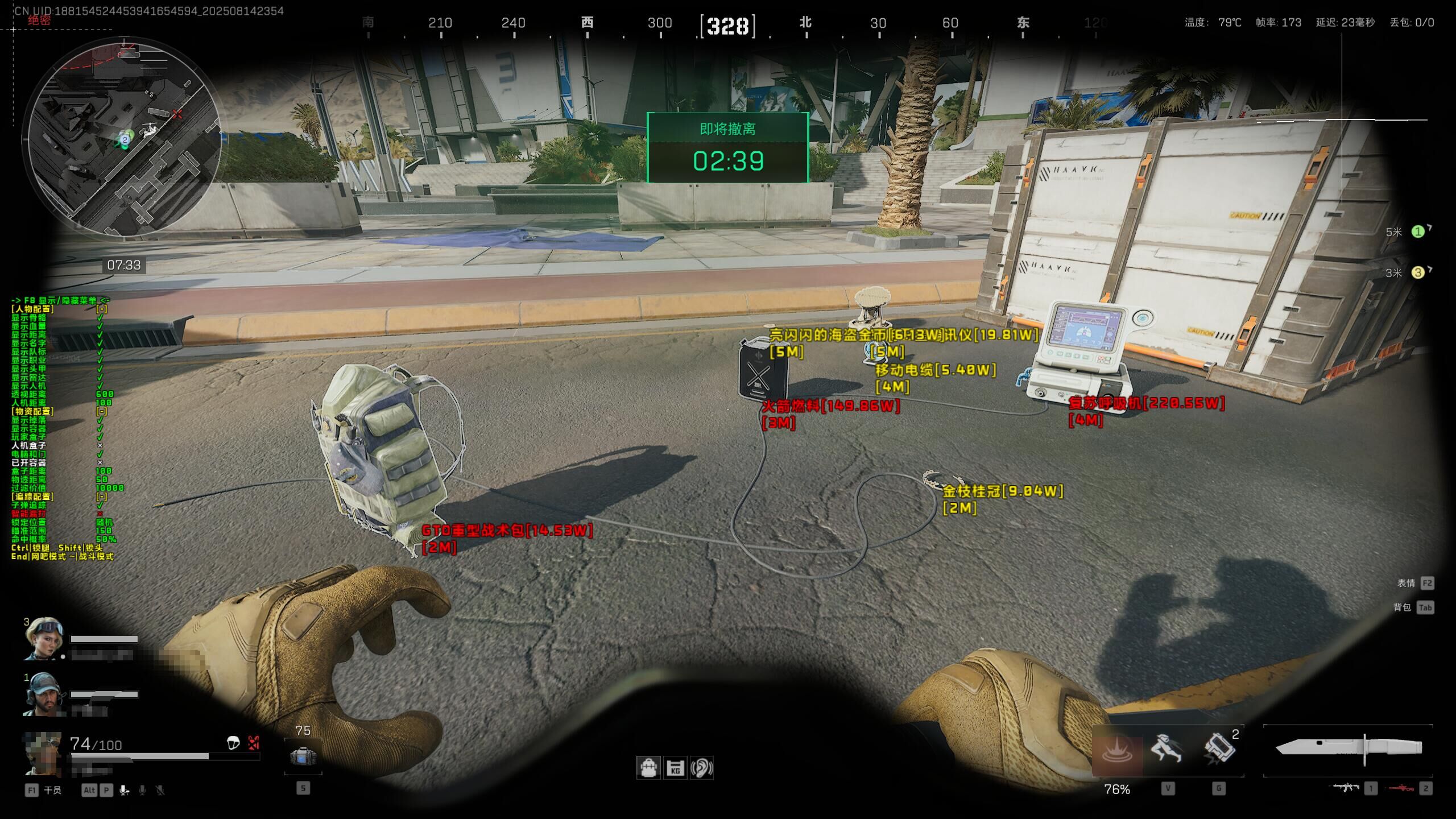The image size is (1456, 819).
Task: Use the gadget ability with count 2
Action: point(1218,748)
